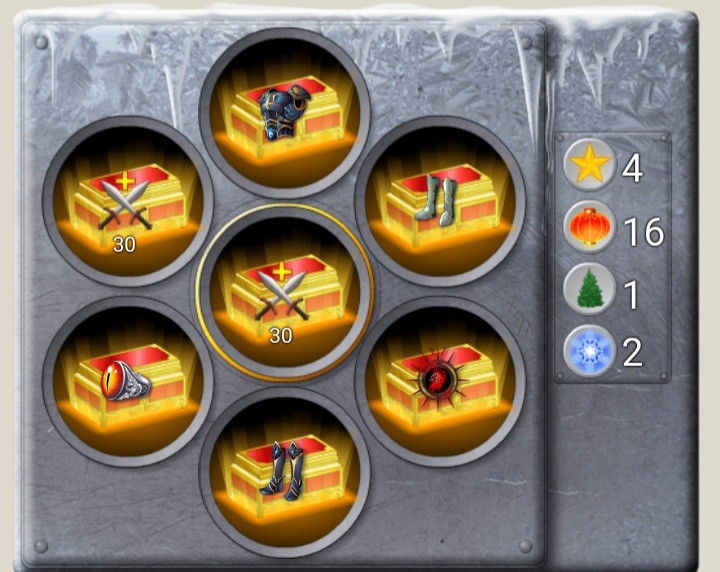Pick the chest with silver boots

click(440, 202)
